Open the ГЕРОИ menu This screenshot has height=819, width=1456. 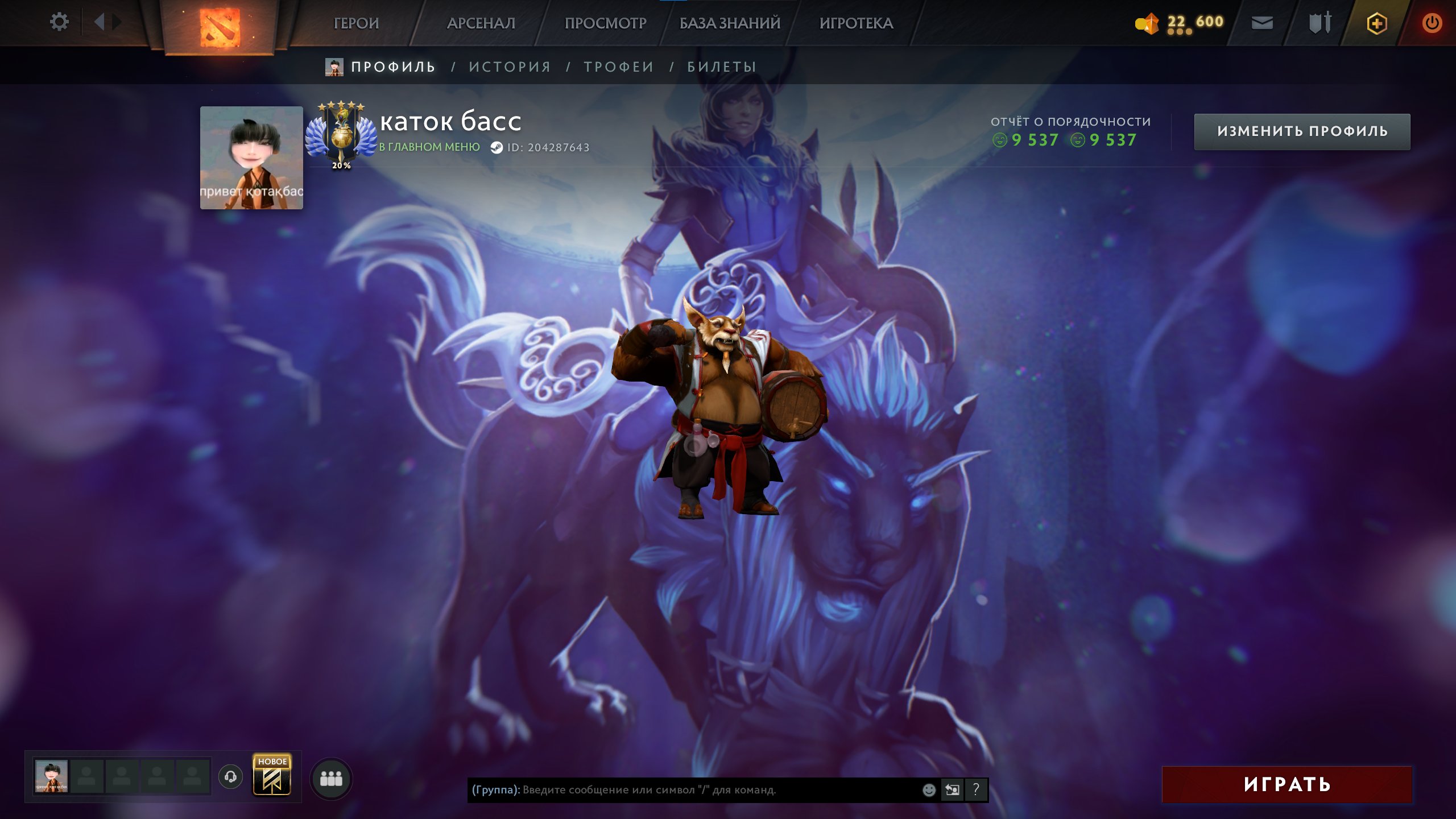pyautogui.click(x=357, y=24)
